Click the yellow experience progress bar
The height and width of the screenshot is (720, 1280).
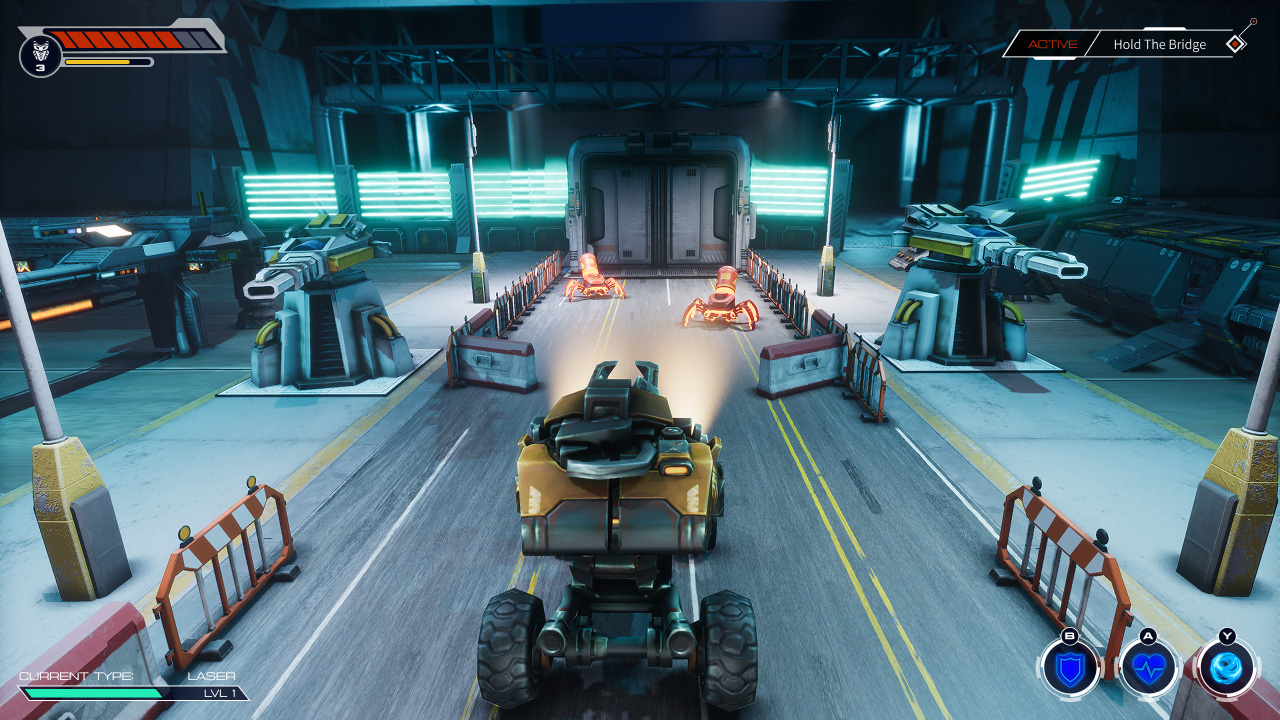[110, 61]
